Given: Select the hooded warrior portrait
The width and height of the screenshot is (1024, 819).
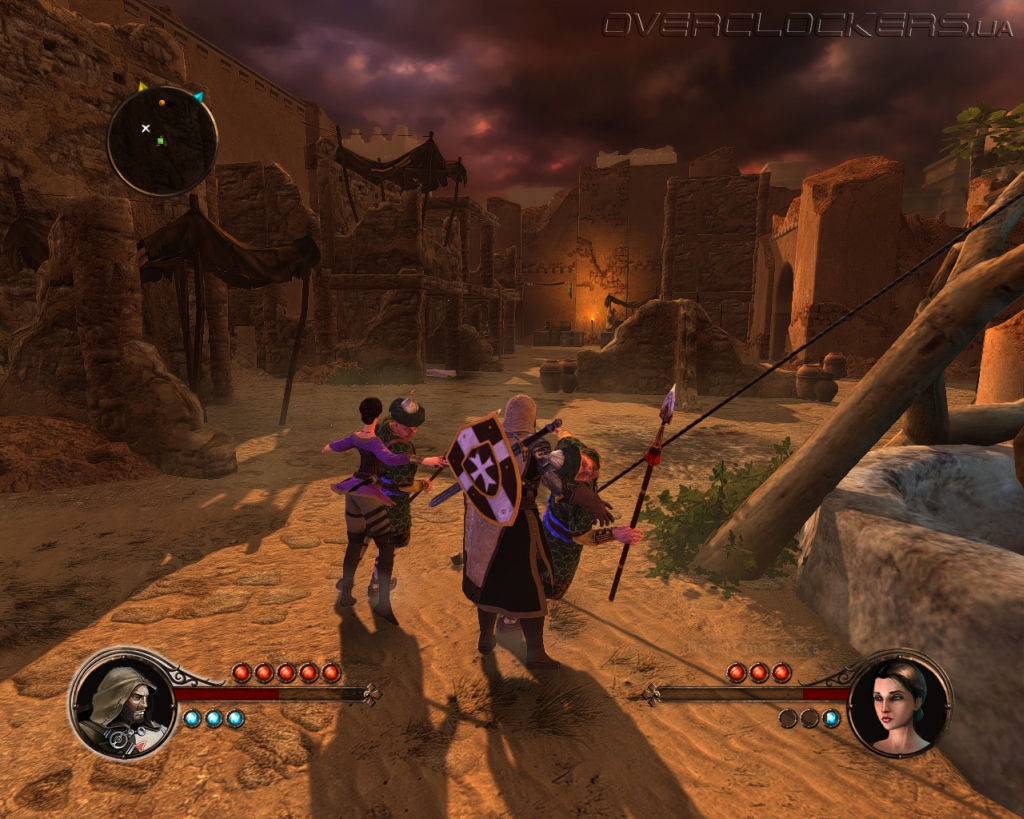Looking at the screenshot, I should click(122, 703).
